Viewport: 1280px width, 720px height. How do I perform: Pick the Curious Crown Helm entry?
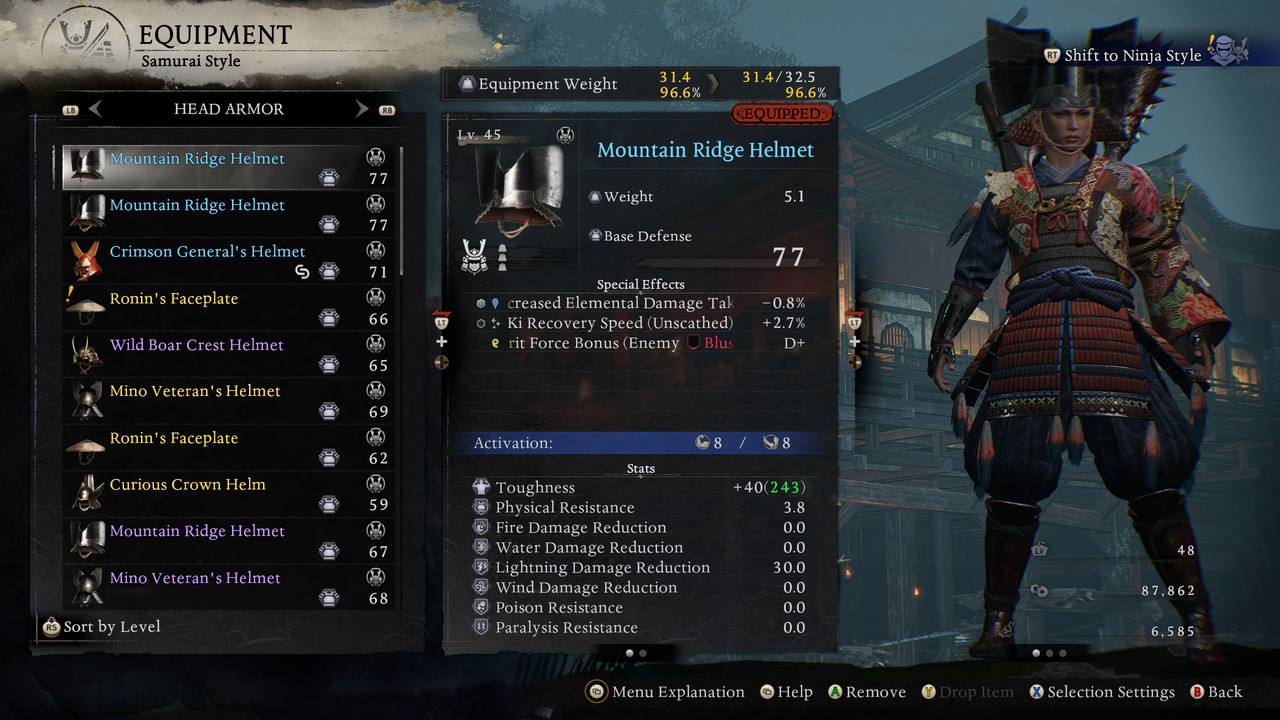pyautogui.click(x=188, y=485)
